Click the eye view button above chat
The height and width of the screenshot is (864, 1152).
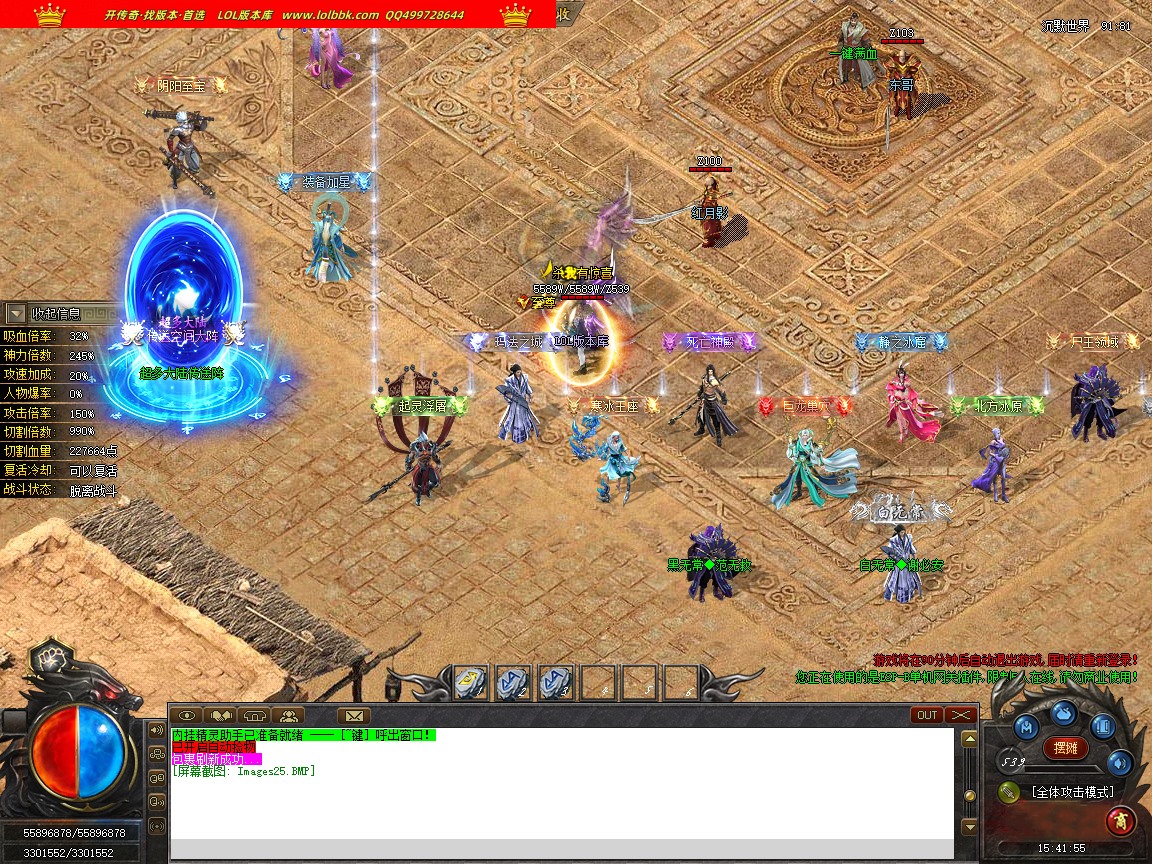pos(187,715)
